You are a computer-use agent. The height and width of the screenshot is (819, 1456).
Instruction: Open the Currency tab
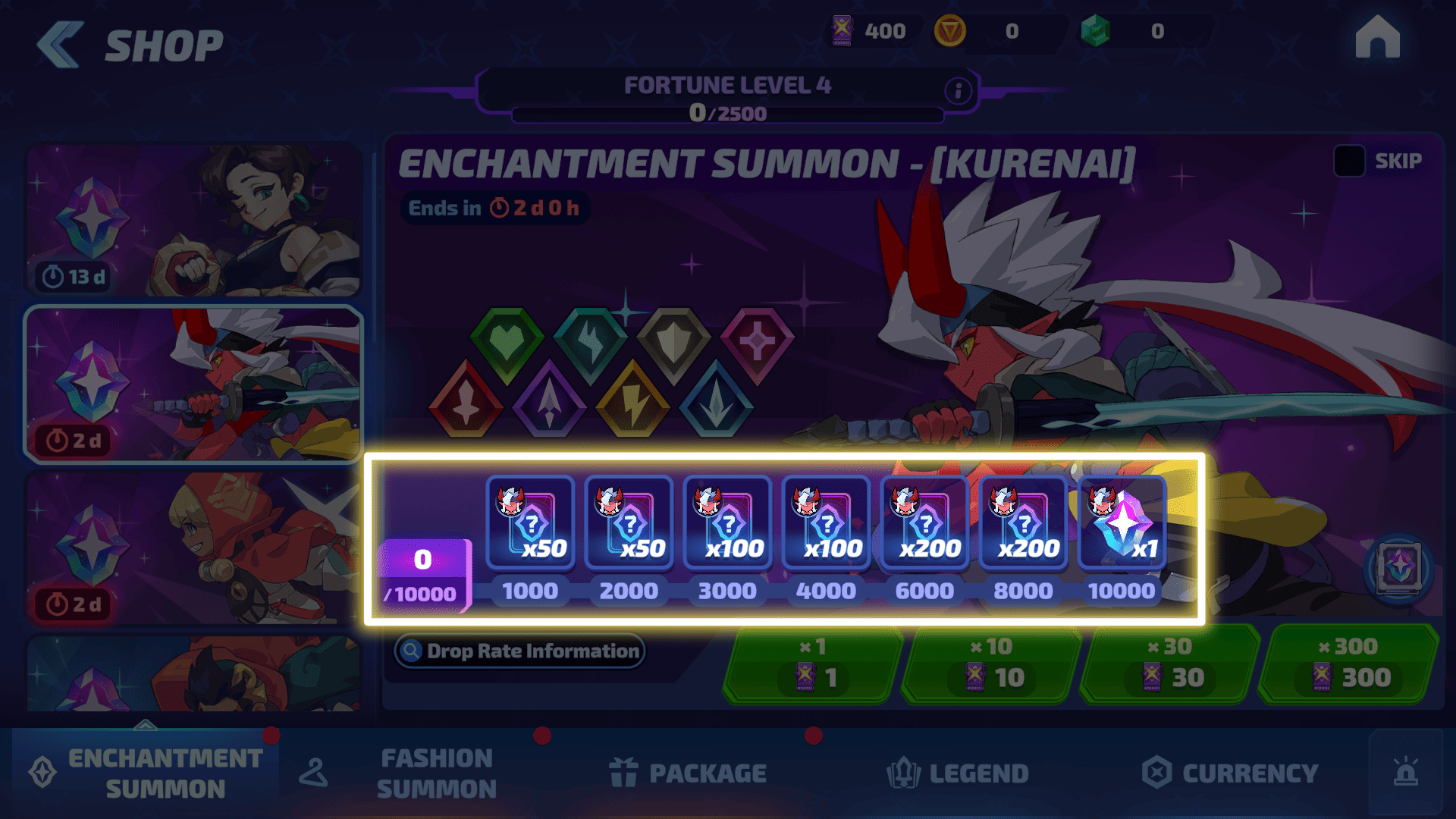[x=1230, y=773]
